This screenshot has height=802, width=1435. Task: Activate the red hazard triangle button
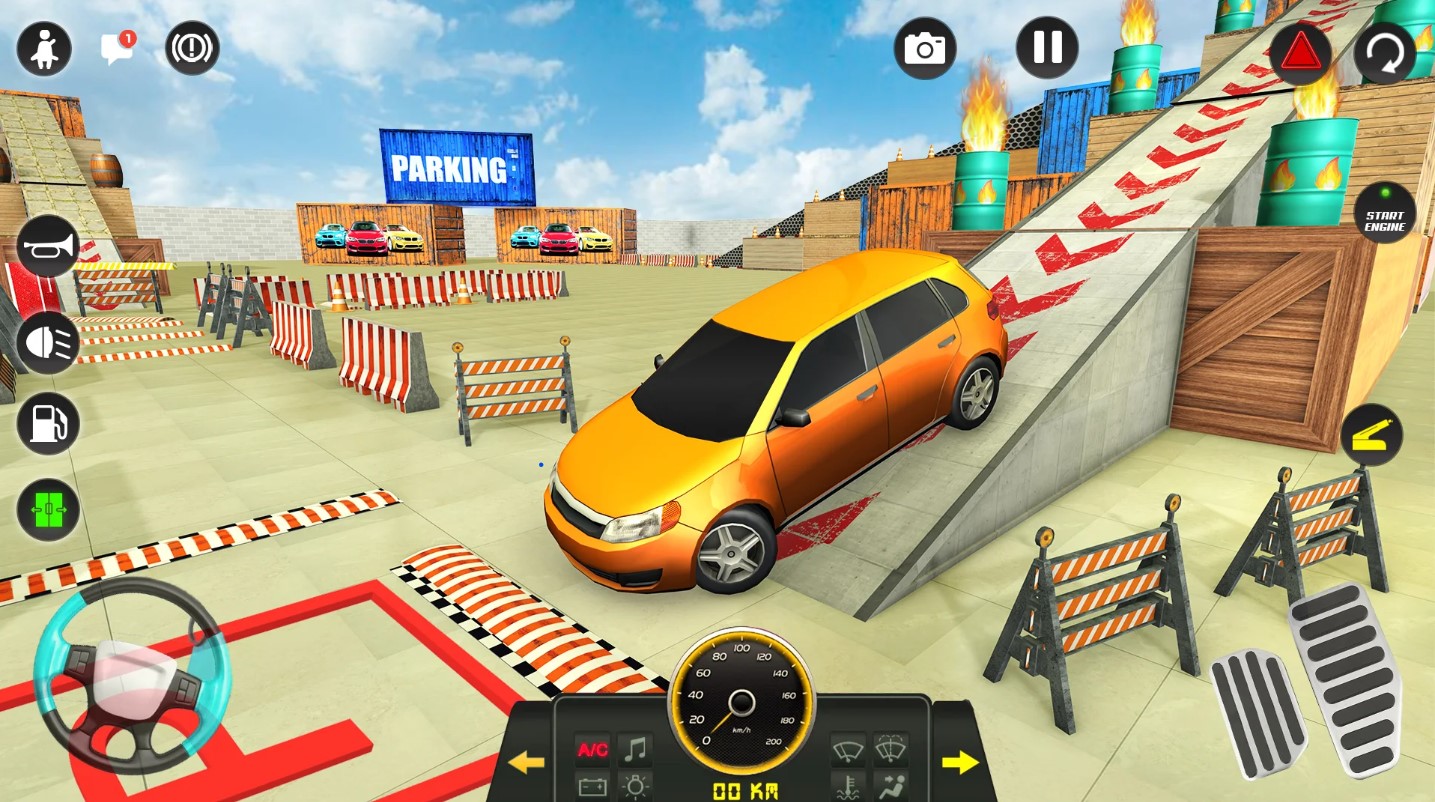pos(1301,52)
